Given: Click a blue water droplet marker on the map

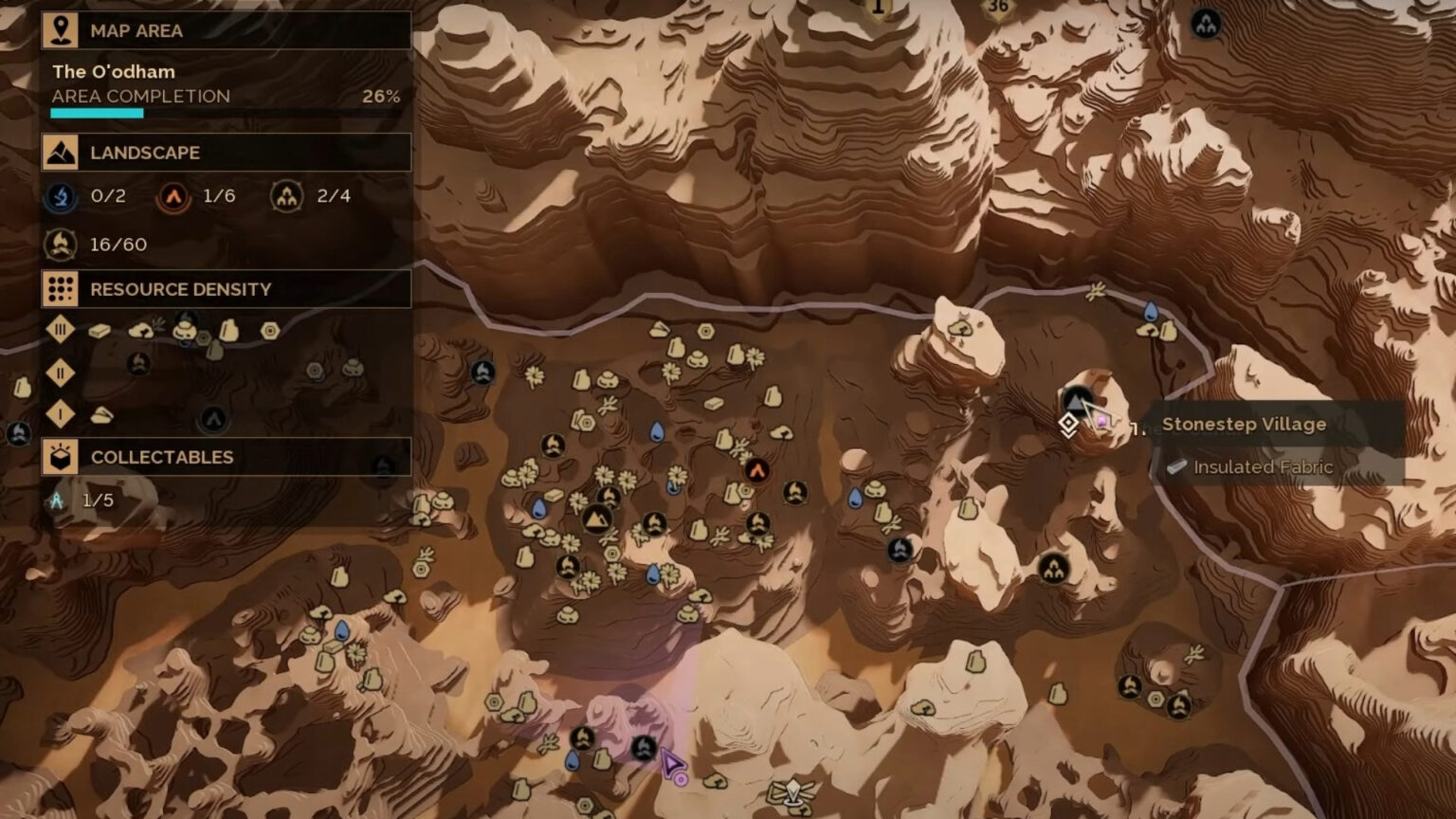Looking at the screenshot, I should click(657, 433).
